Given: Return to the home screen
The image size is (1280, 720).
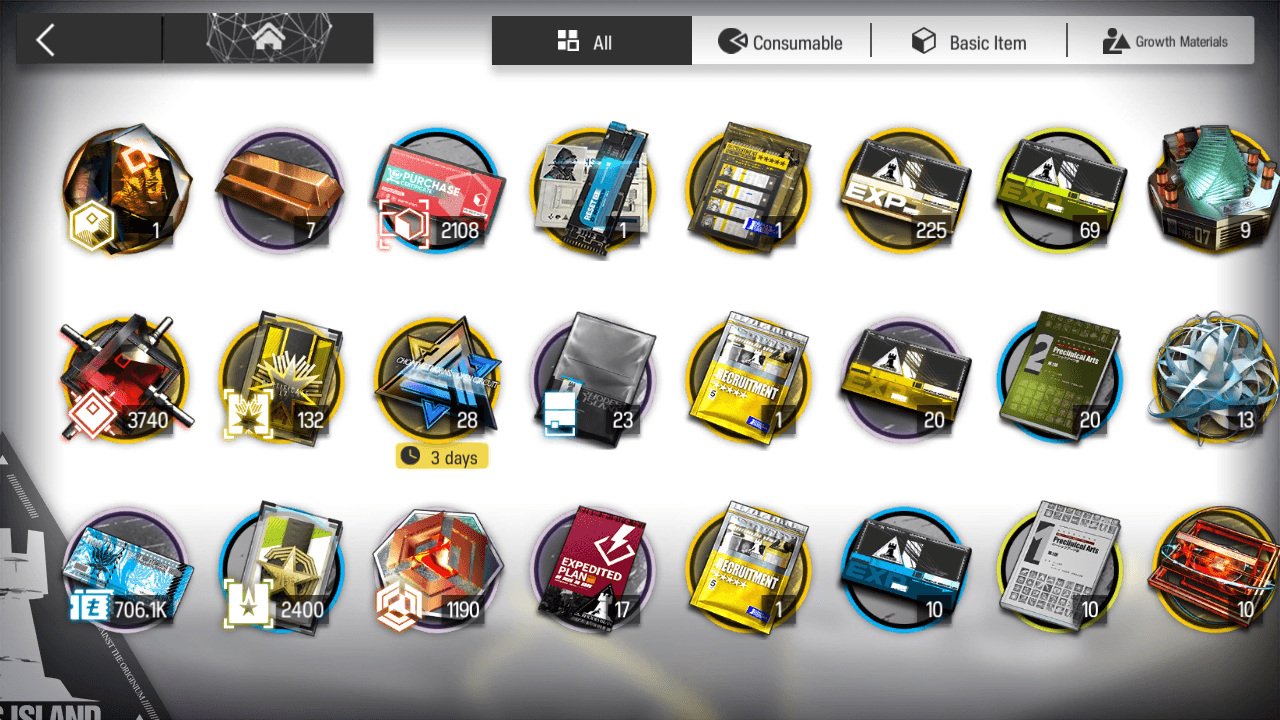Looking at the screenshot, I should pos(267,39).
